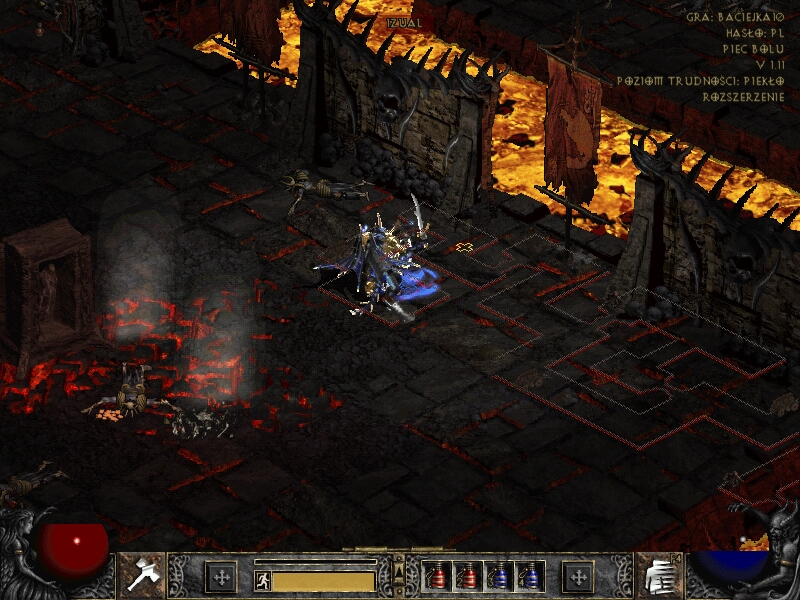
Task: Open the left-click attack skill selector
Action: point(141,573)
